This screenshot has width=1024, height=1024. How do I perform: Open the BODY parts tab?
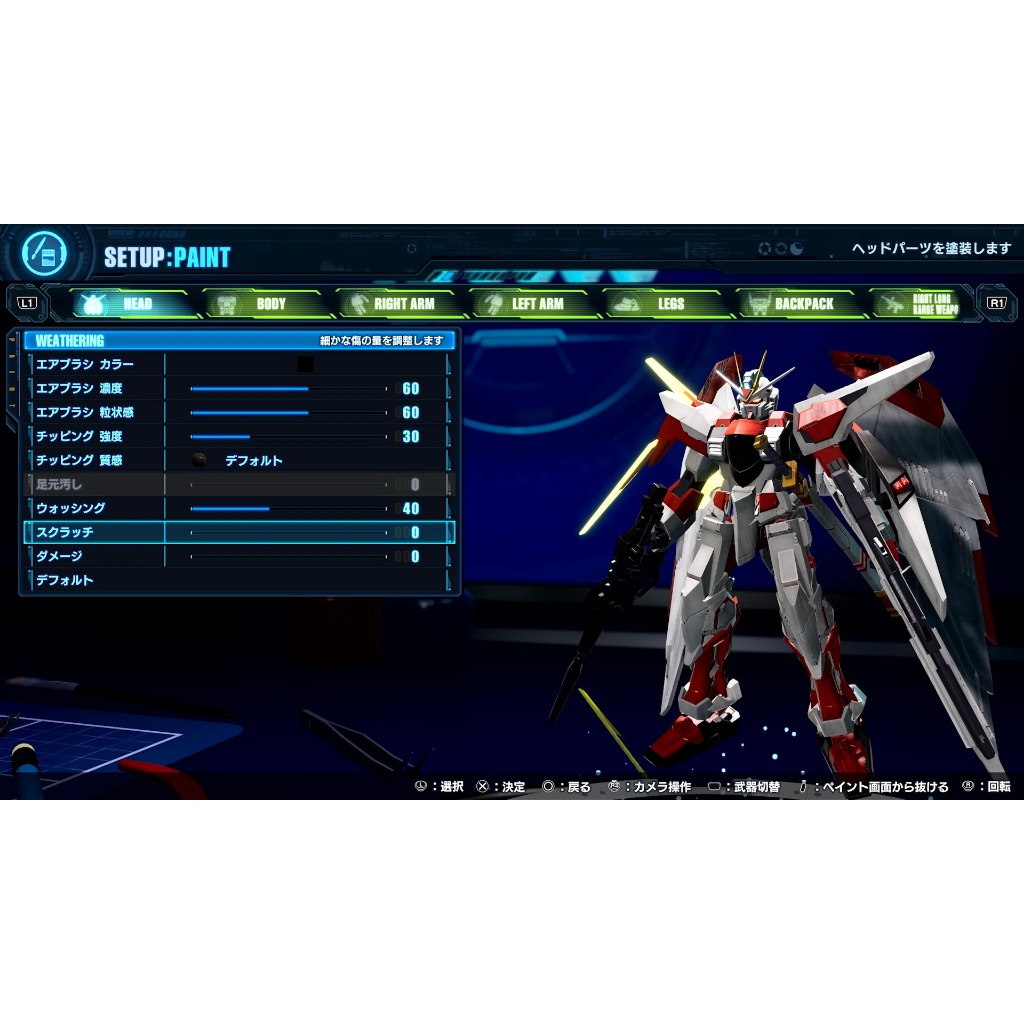click(262, 304)
